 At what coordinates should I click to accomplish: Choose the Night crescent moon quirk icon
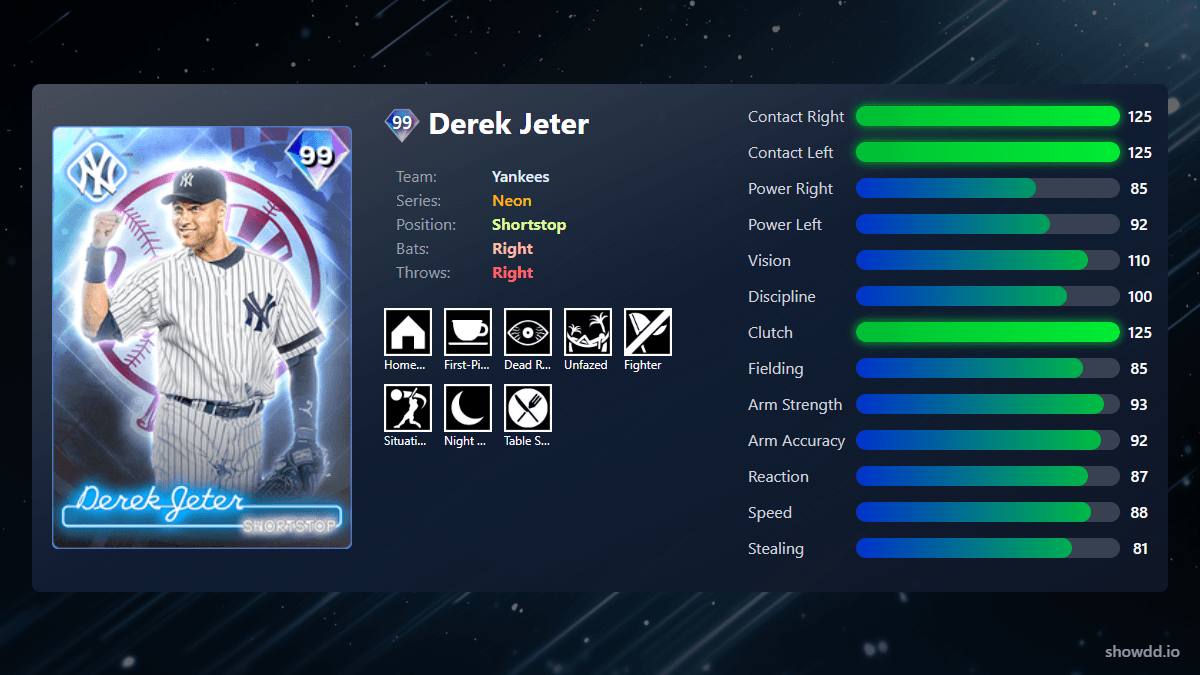468,408
